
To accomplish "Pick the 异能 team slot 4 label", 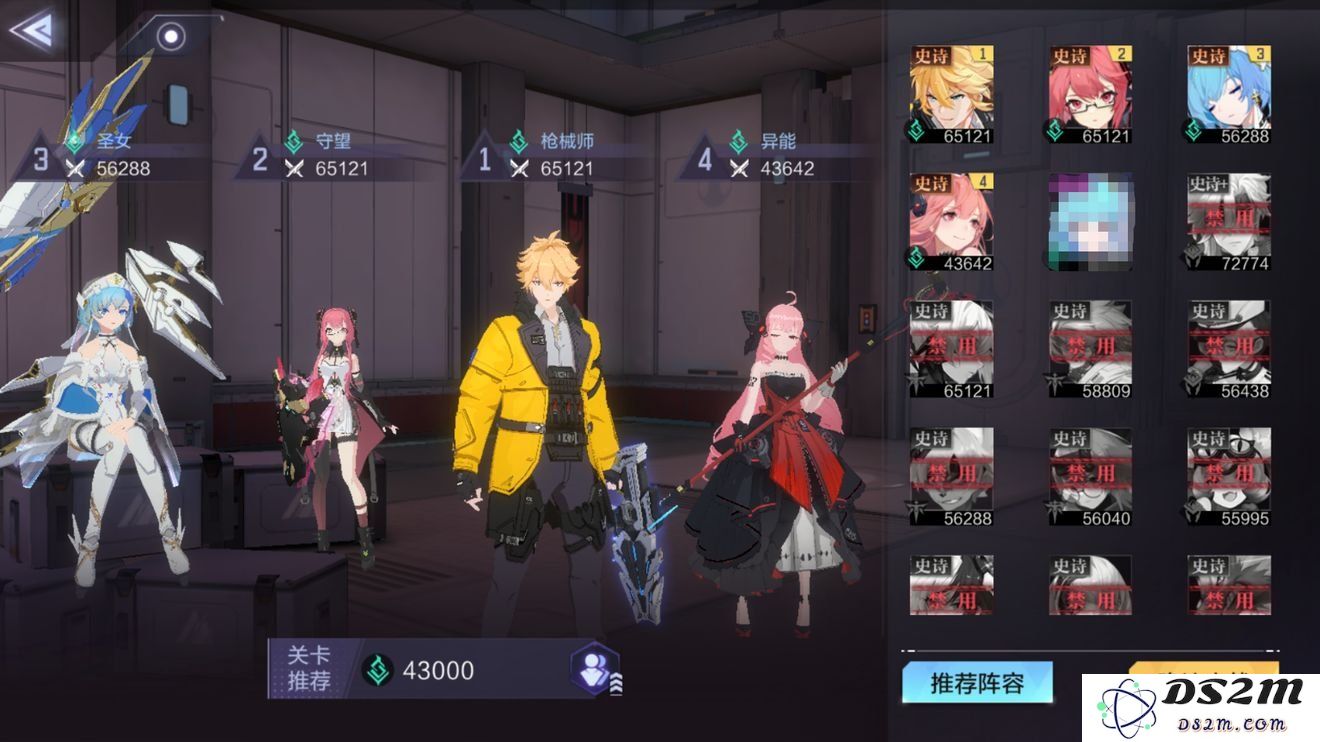I will click(x=772, y=155).
